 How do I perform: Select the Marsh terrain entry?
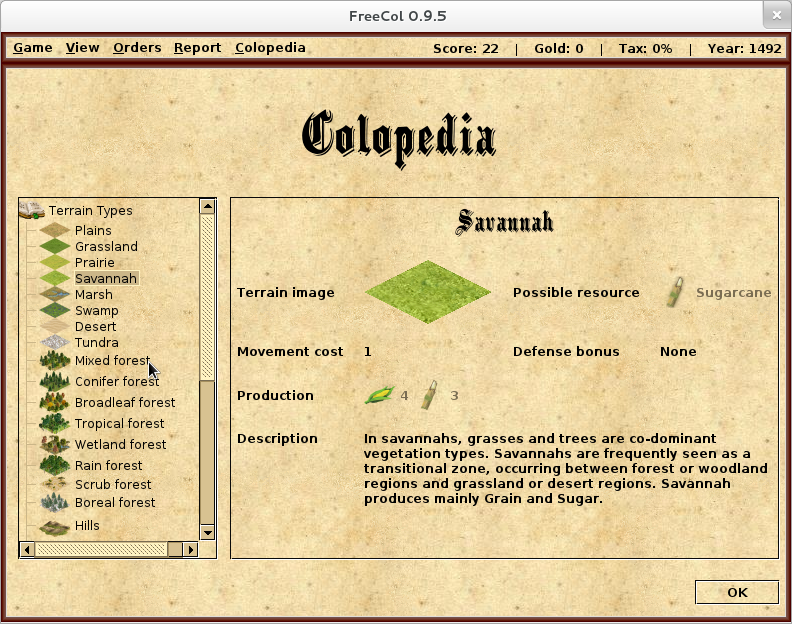94,294
